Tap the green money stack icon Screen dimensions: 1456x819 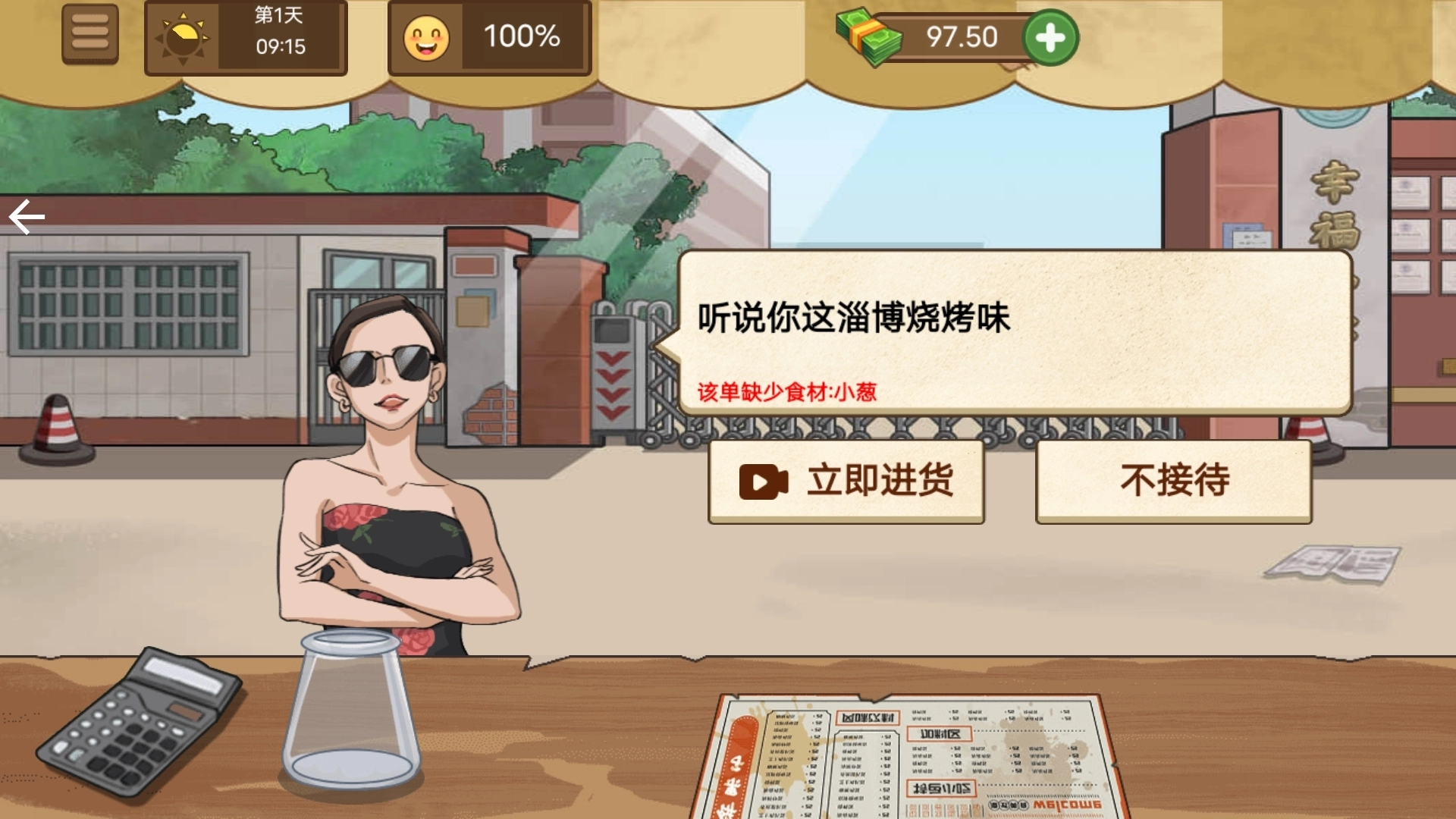869,38
